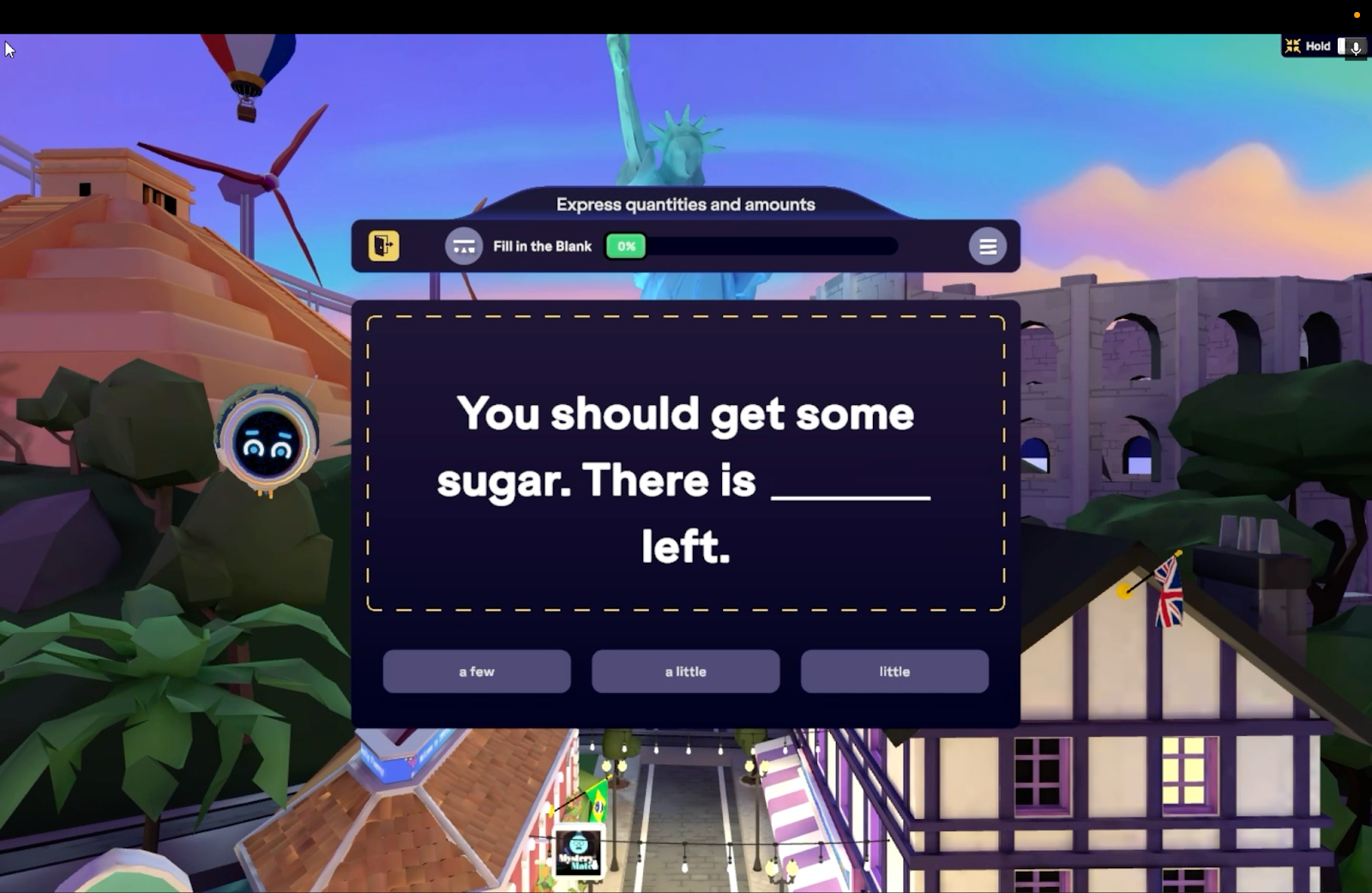The image size is (1372, 893).
Task: Click the microphone icon in the overlay
Action: [1356, 47]
